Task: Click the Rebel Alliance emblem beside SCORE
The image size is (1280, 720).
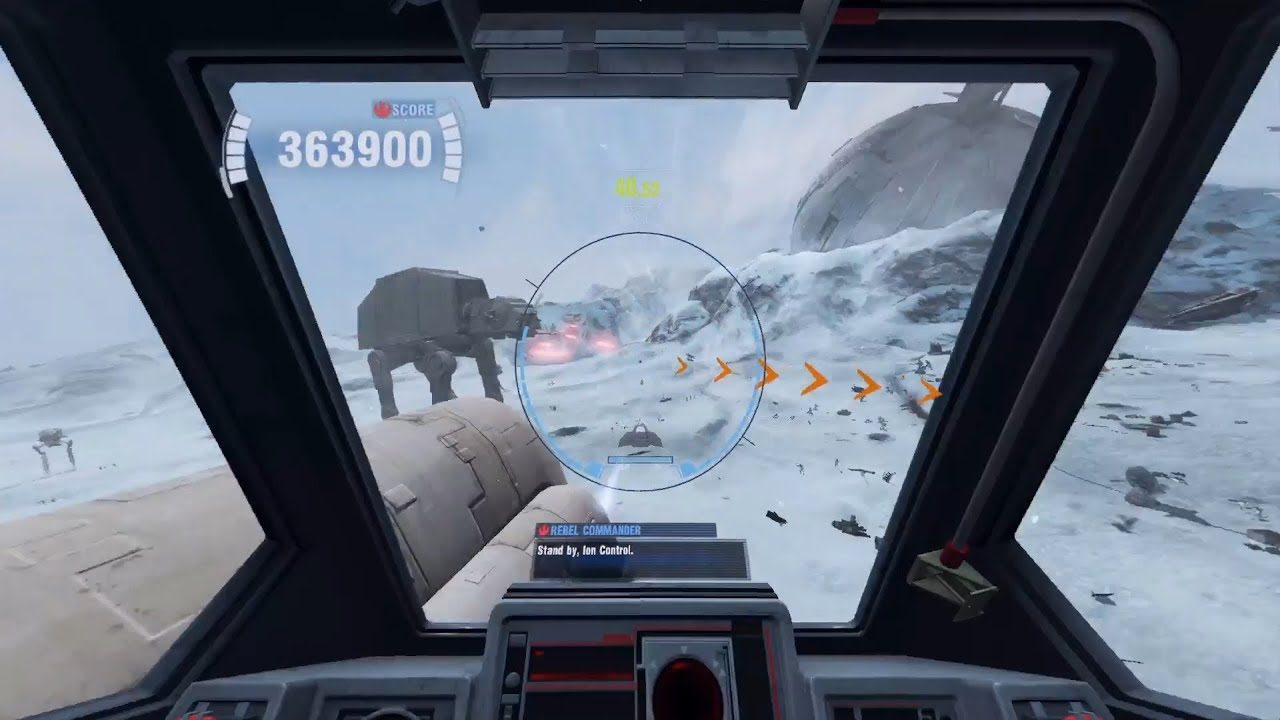Action: tap(384, 110)
